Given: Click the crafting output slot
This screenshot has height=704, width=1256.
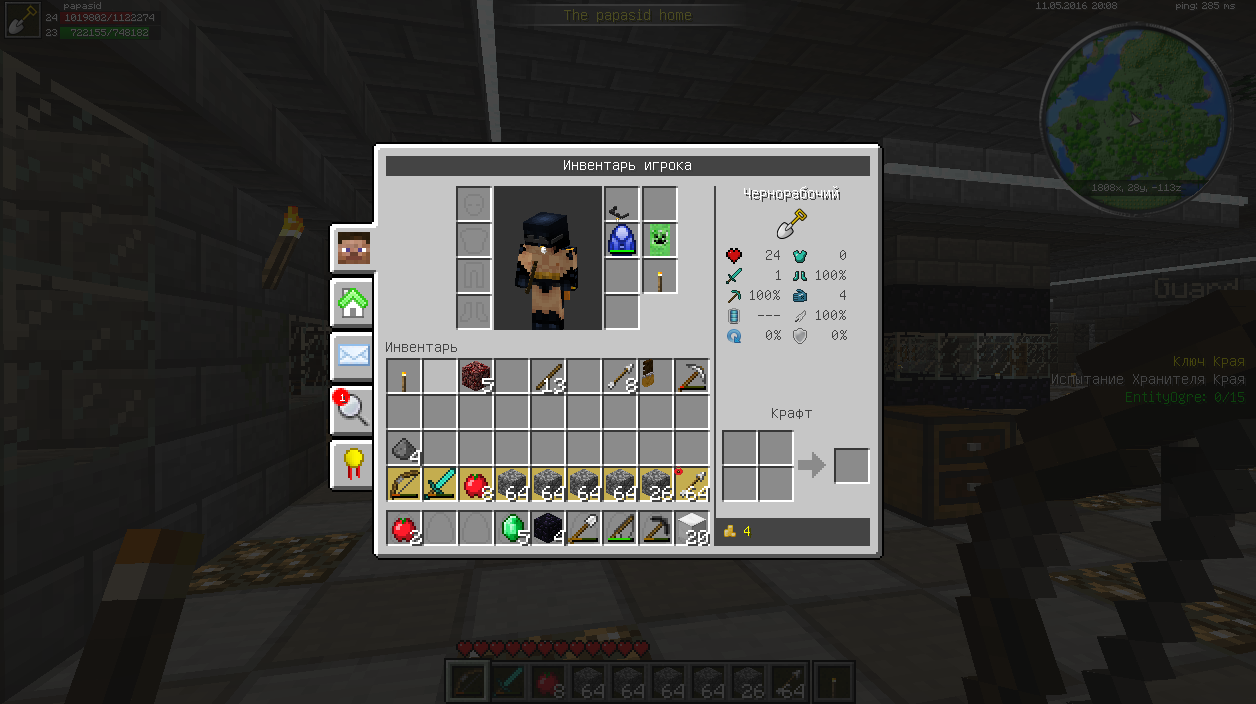Looking at the screenshot, I should (x=852, y=466).
